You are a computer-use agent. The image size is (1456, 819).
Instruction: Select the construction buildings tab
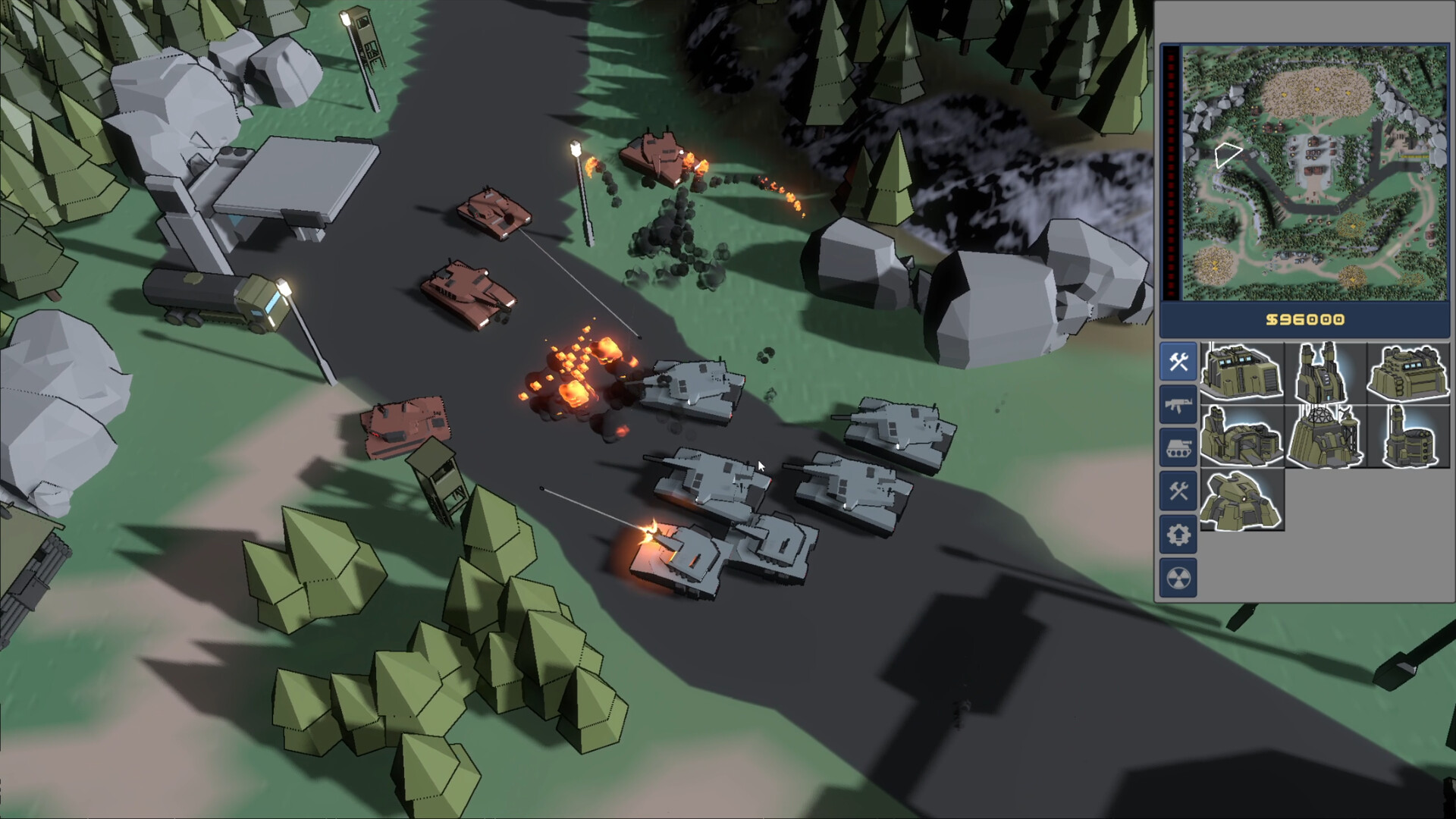pyautogui.click(x=1178, y=362)
